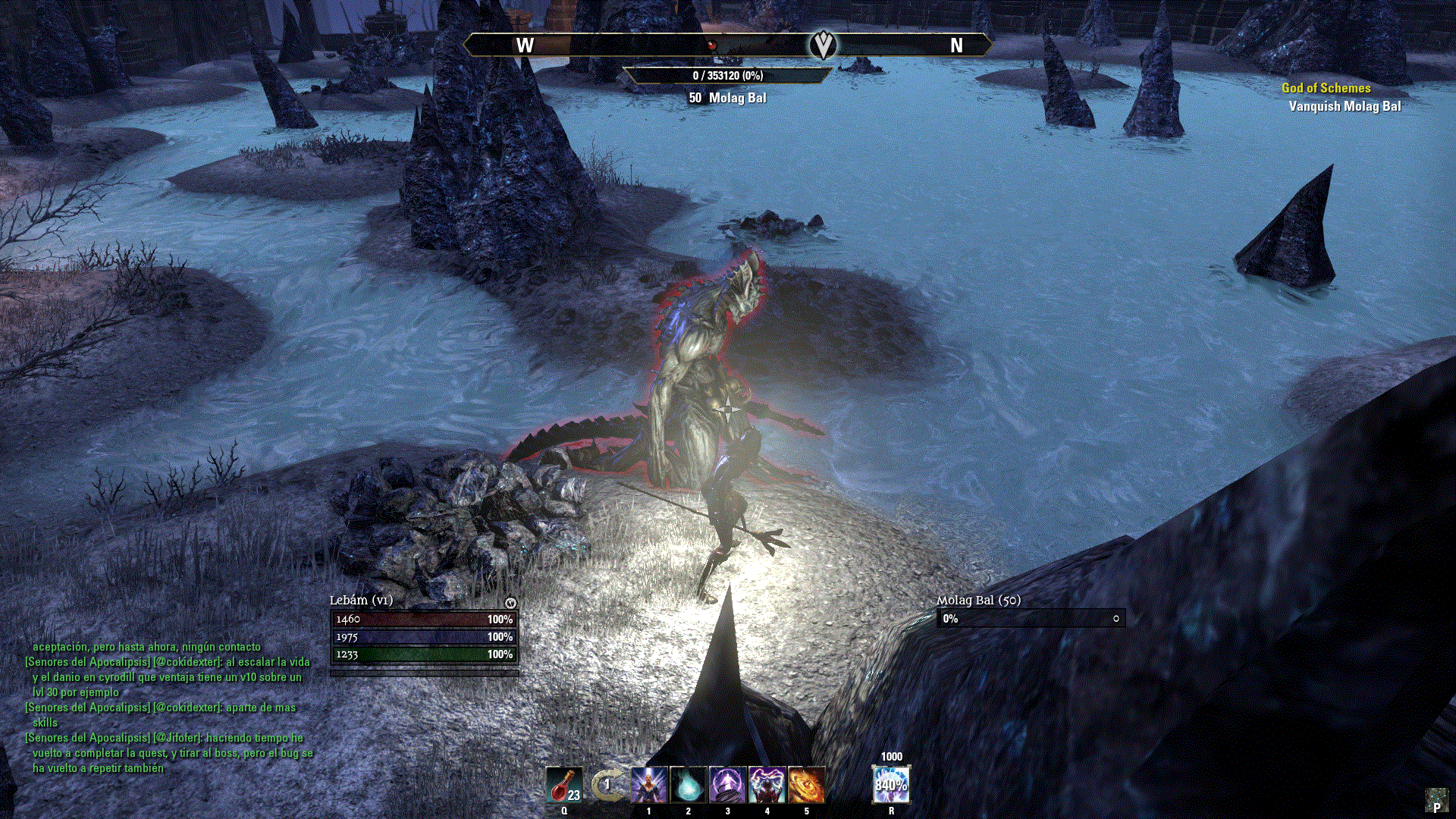This screenshot has width=1456, height=819.
Task: Click the weapon swap arrow icon
Action: tap(607, 785)
